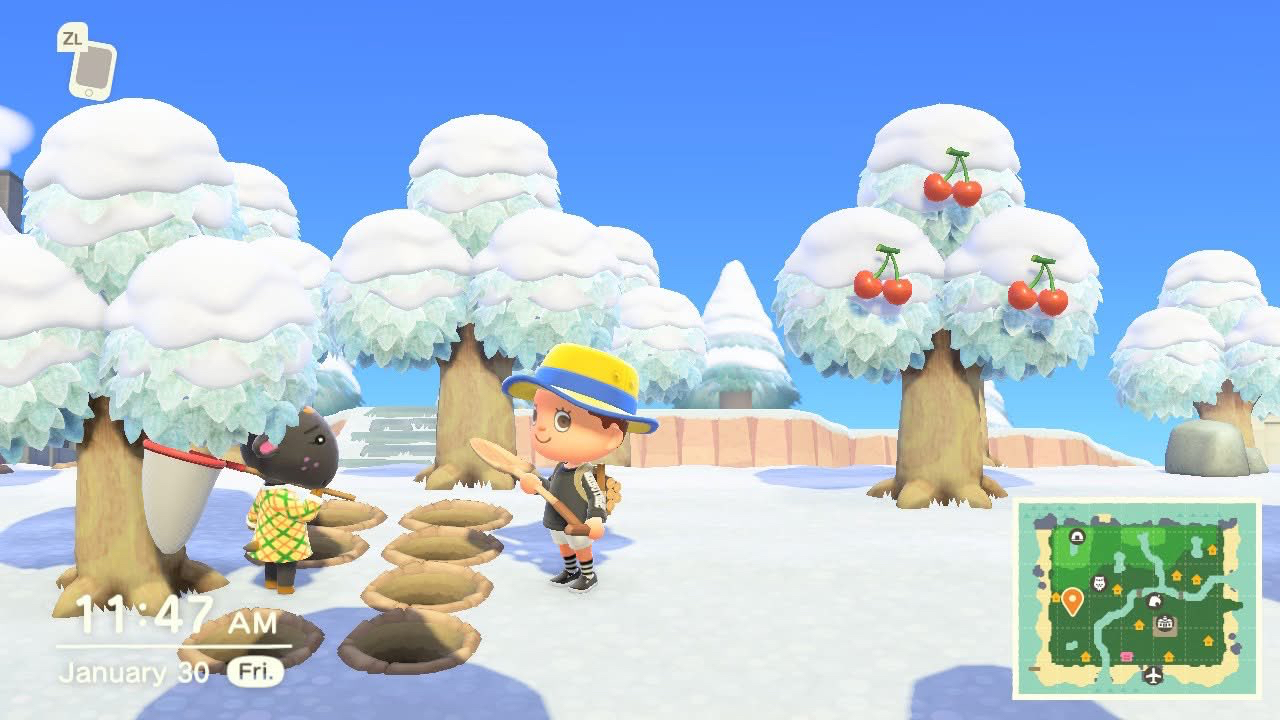The width and height of the screenshot is (1280, 720).
Task: Select the Nook's Cranny leaf marker
Action: pos(1154,600)
